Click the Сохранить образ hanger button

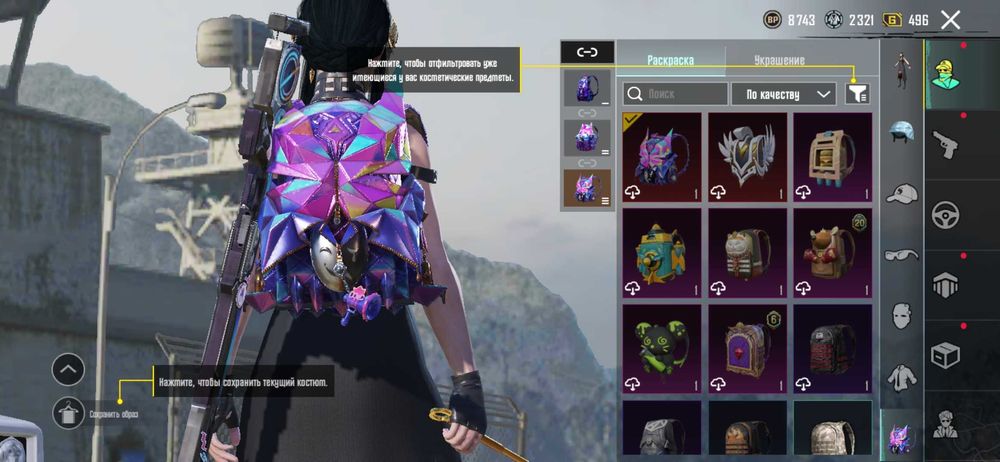(x=68, y=410)
